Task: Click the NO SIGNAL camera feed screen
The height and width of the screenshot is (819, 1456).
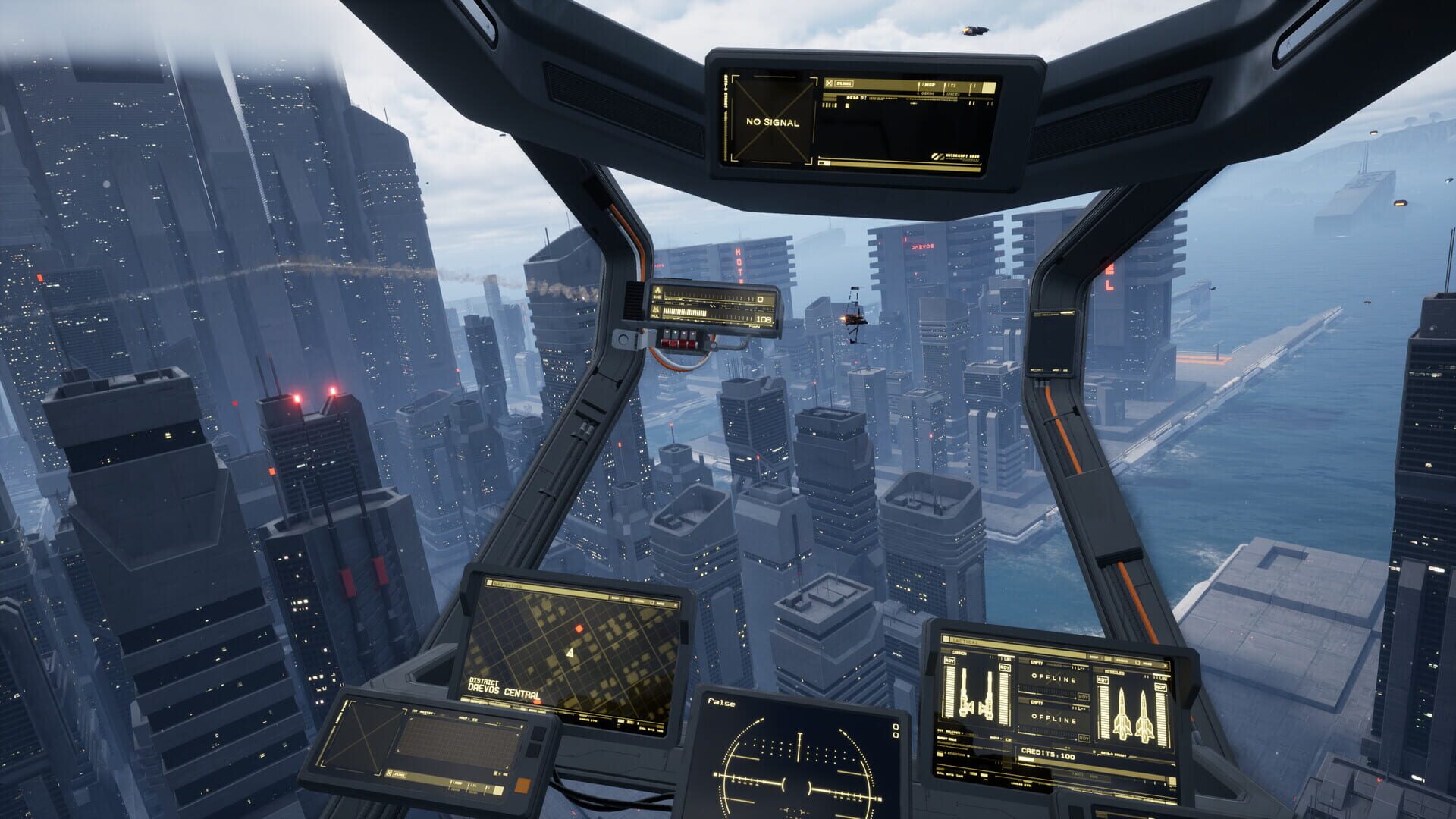Action: pyautogui.click(x=771, y=120)
